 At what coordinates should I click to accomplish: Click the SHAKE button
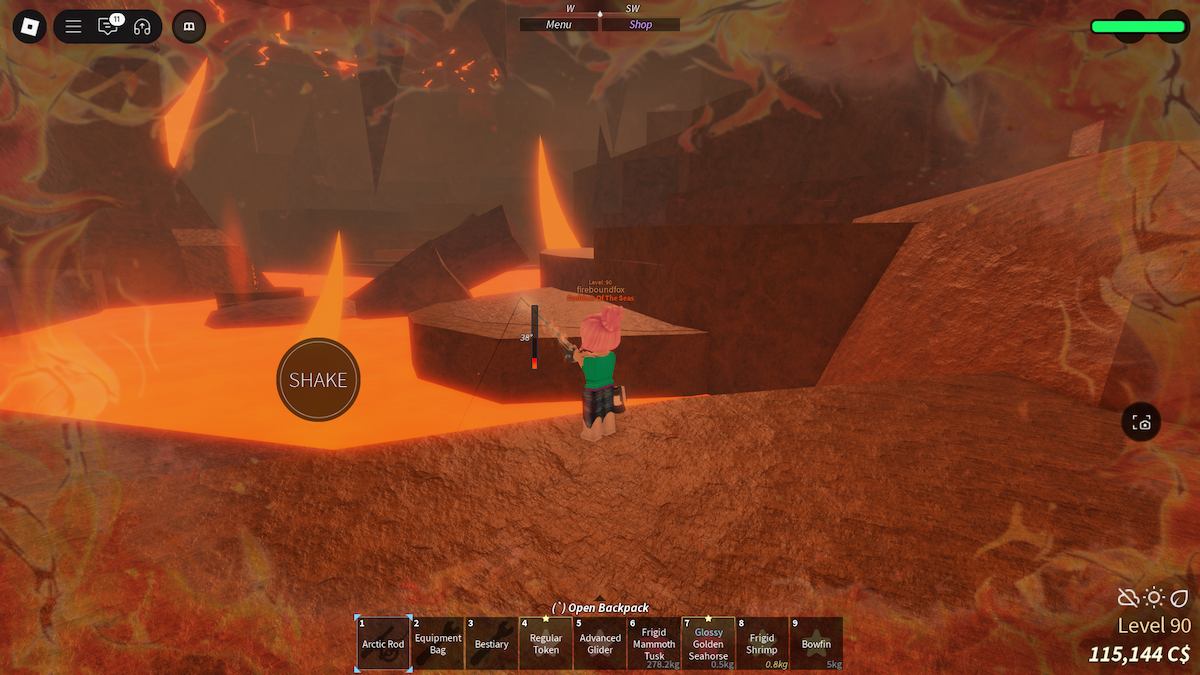coord(318,380)
